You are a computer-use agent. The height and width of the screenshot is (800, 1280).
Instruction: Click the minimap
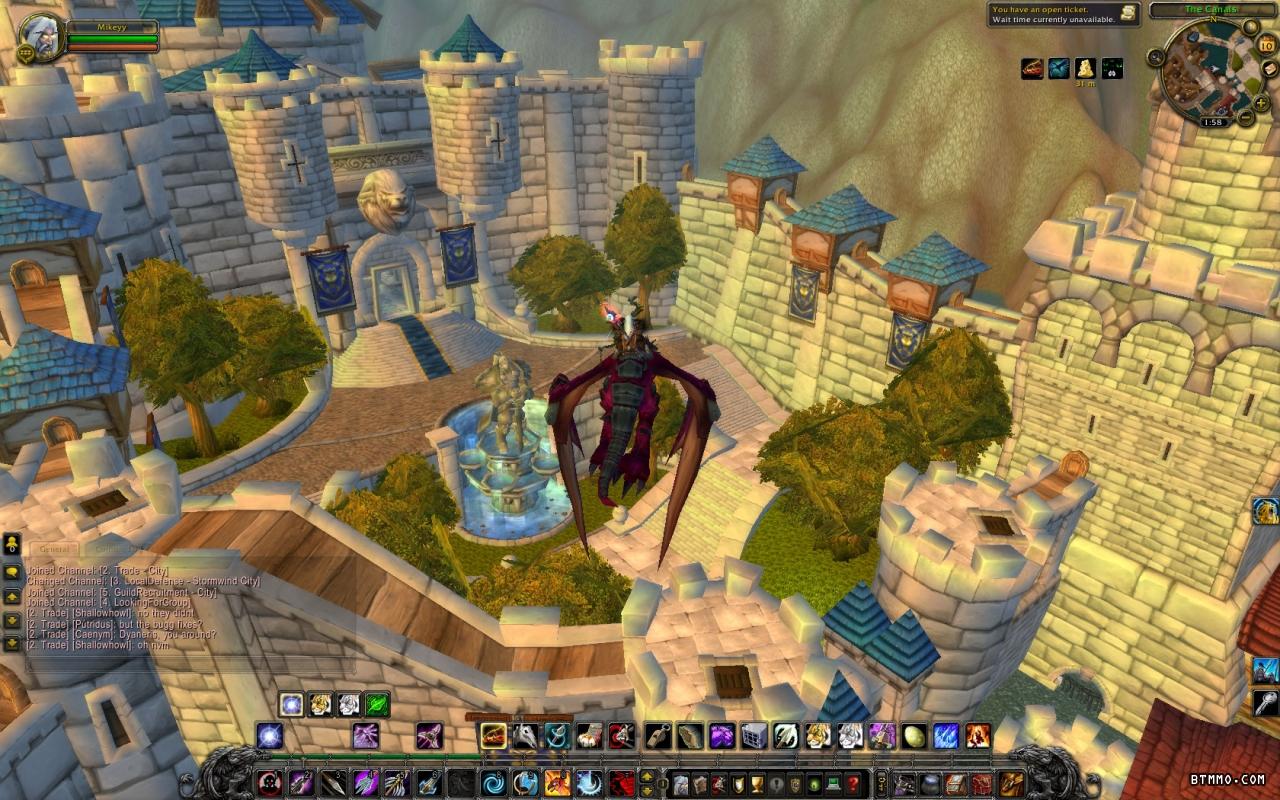coord(1210,70)
